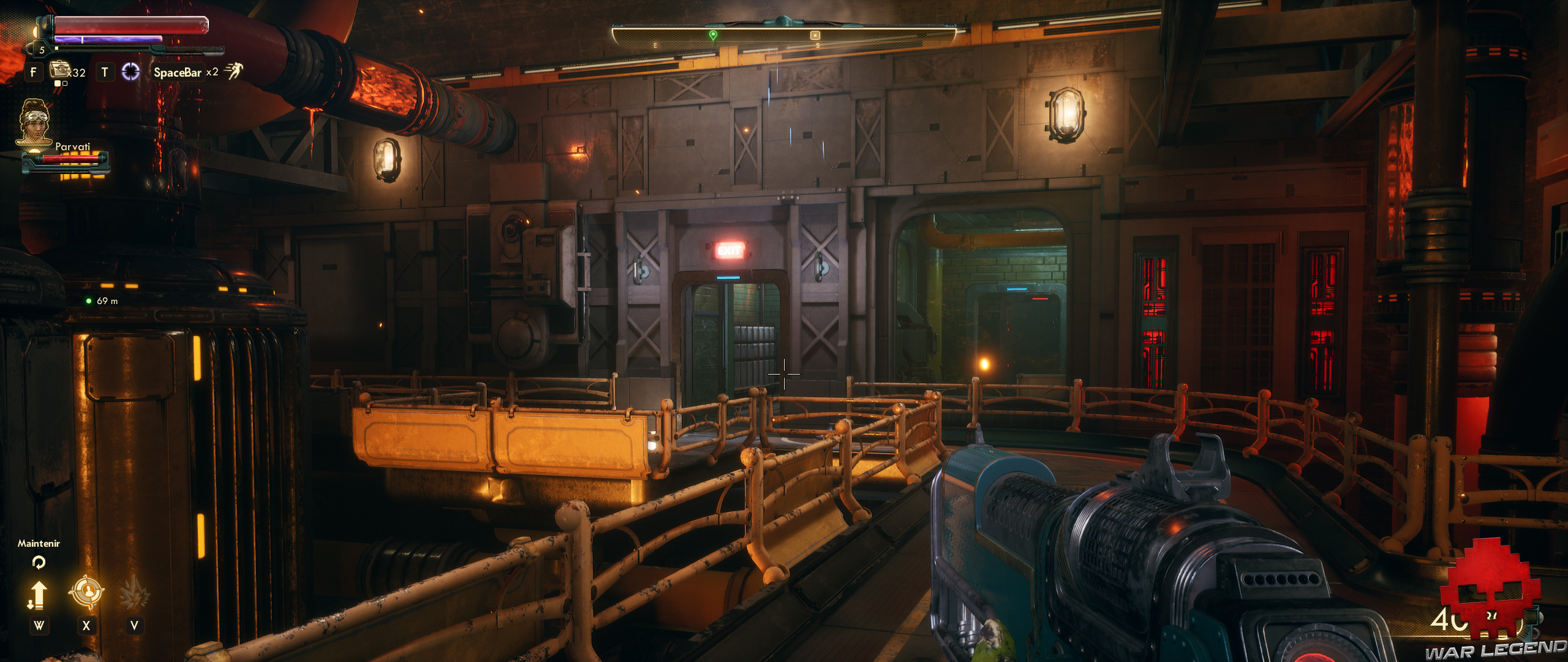Screen dimensions: 1568x662
Task: Click the V keybind button
Action: [x=134, y=625]
